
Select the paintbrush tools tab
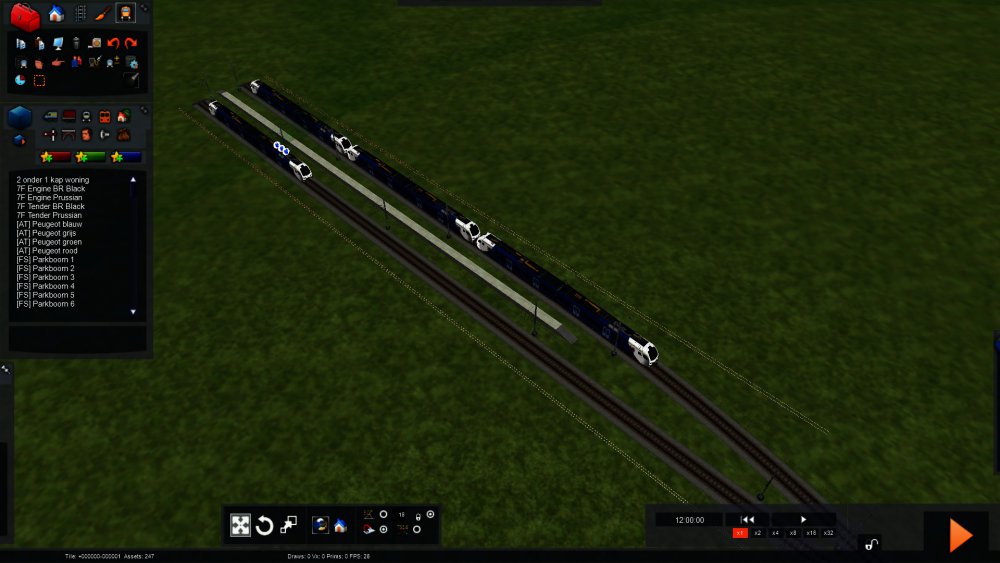103,14
